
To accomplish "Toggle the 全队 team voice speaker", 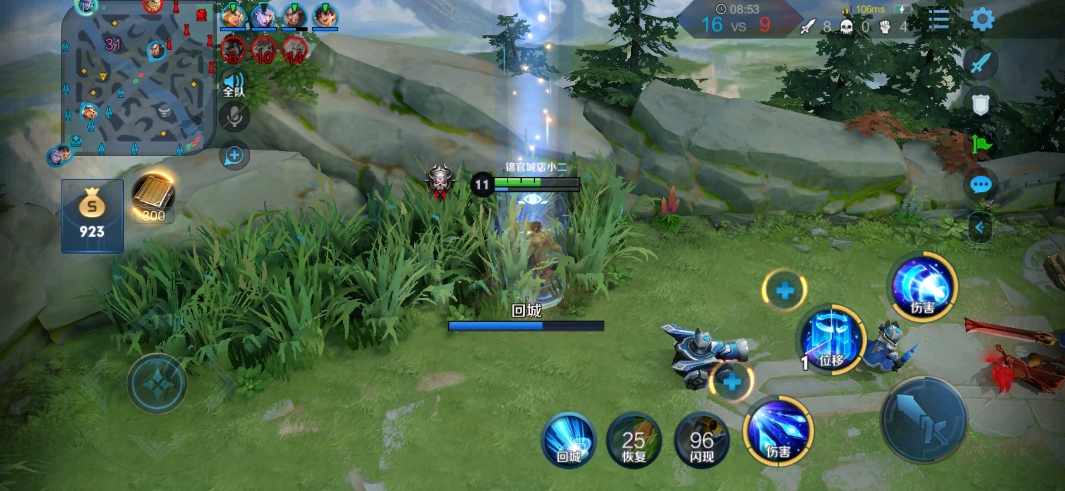I will tap(233, 84).
